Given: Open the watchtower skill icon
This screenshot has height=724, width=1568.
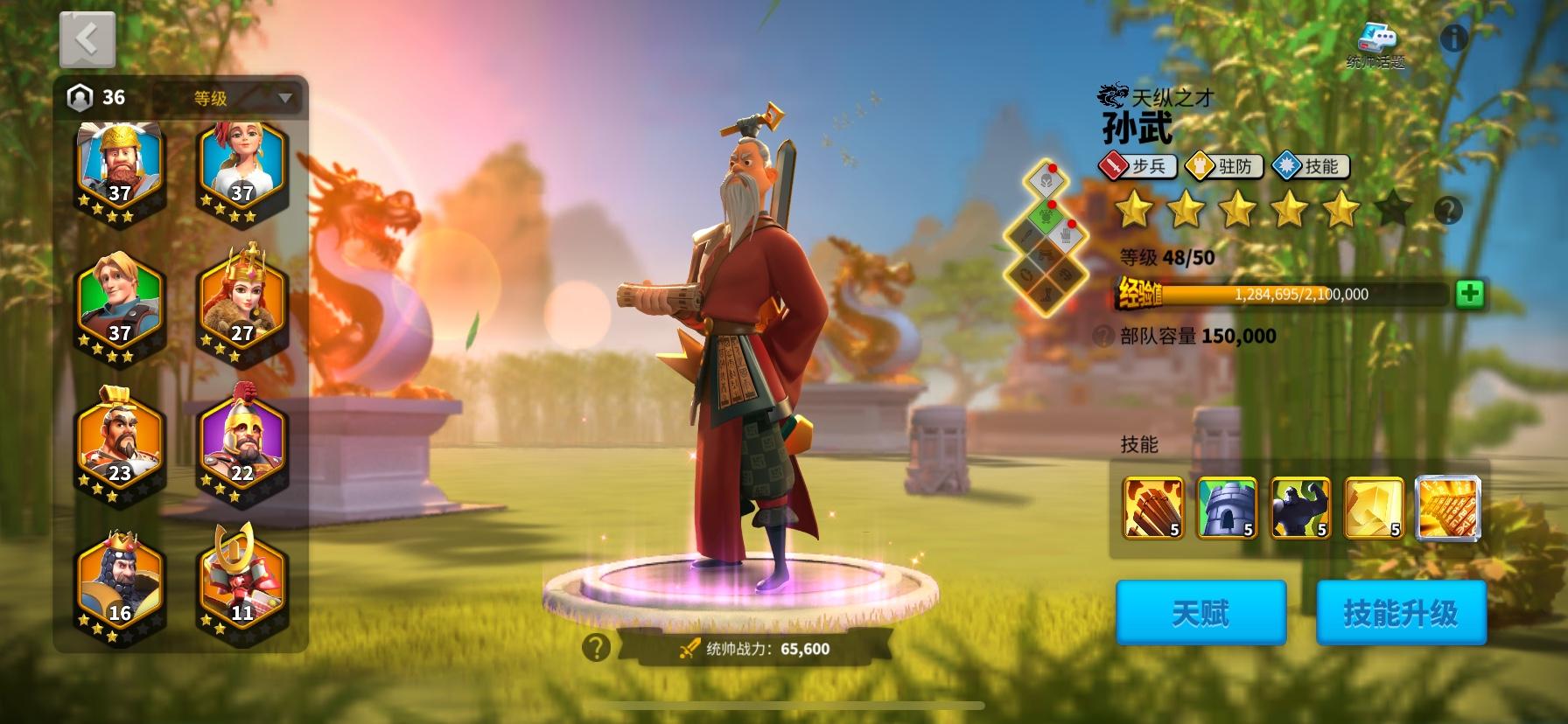Looking at the screenshot, I should pos(1227,508).
